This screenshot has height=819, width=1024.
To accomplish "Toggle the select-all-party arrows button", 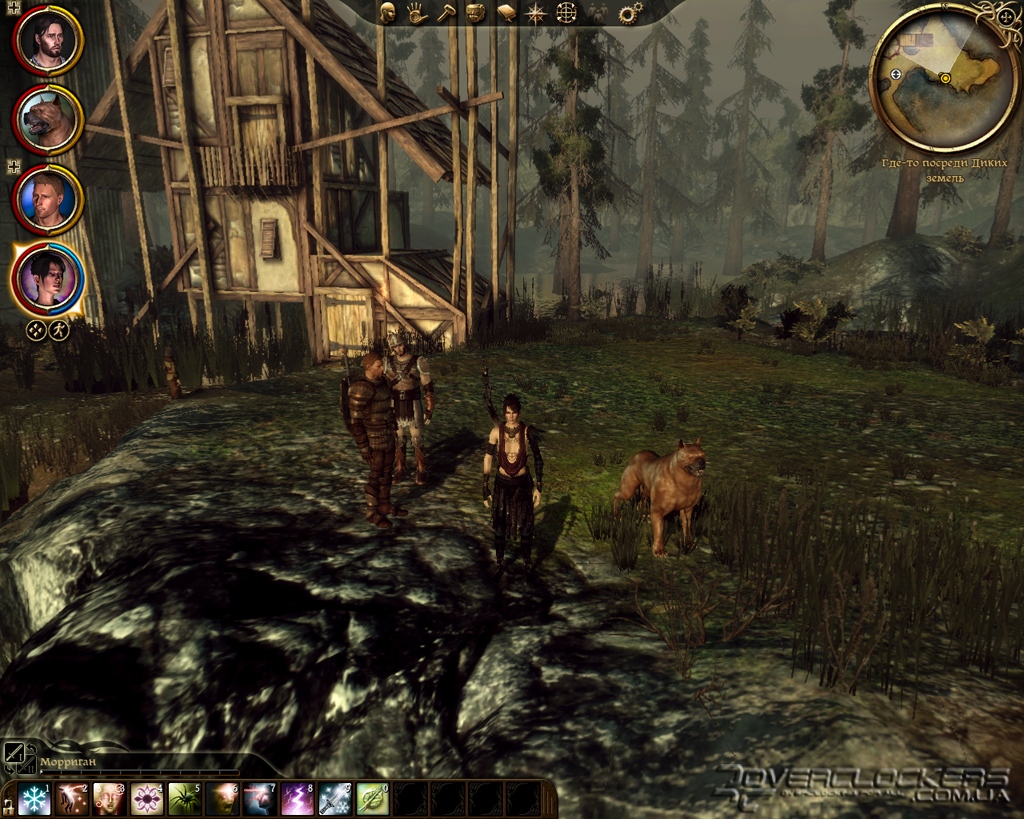I will coord(36,330).
